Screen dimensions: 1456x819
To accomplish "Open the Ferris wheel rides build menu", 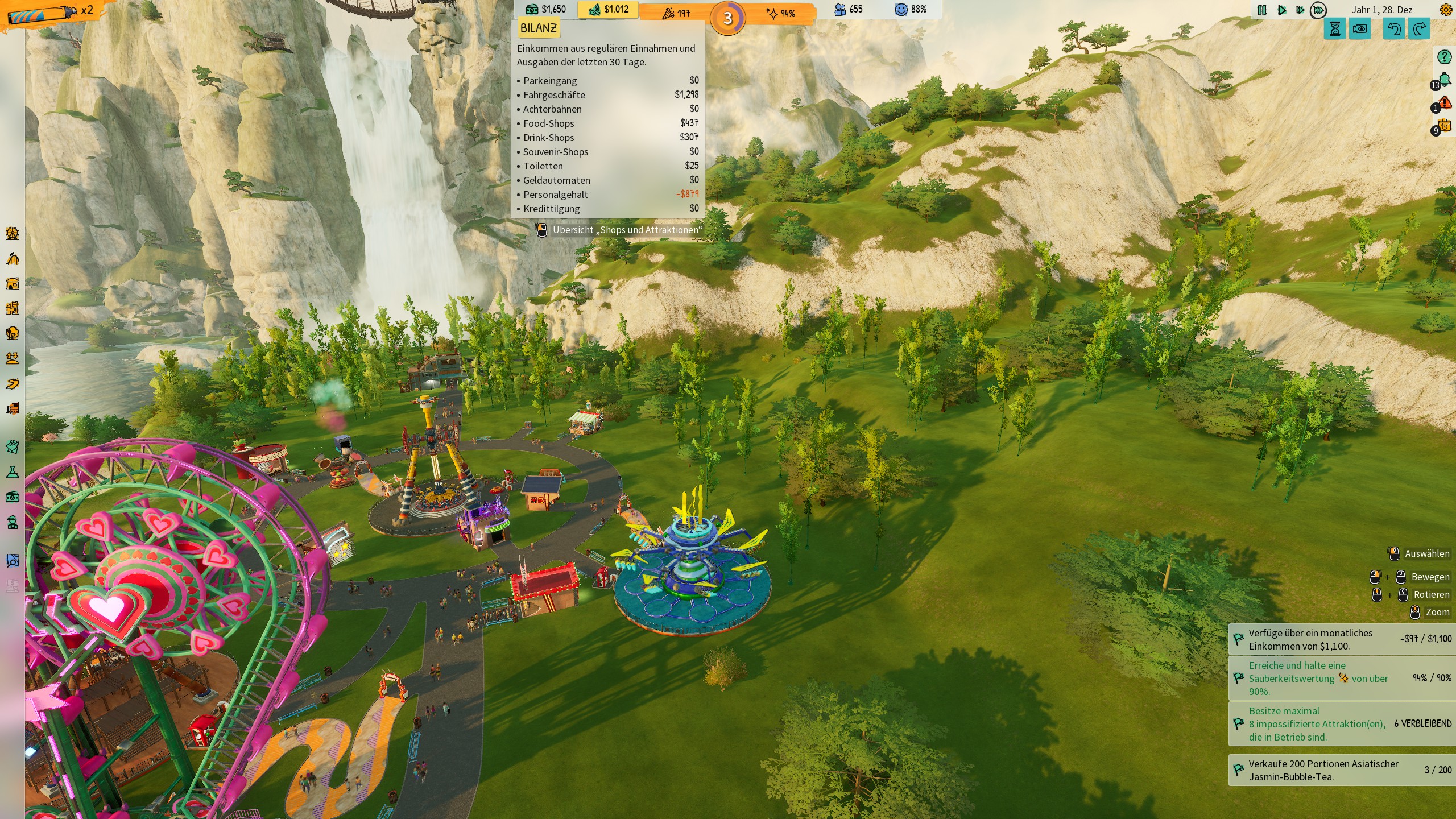I will (x=13, y=234).
